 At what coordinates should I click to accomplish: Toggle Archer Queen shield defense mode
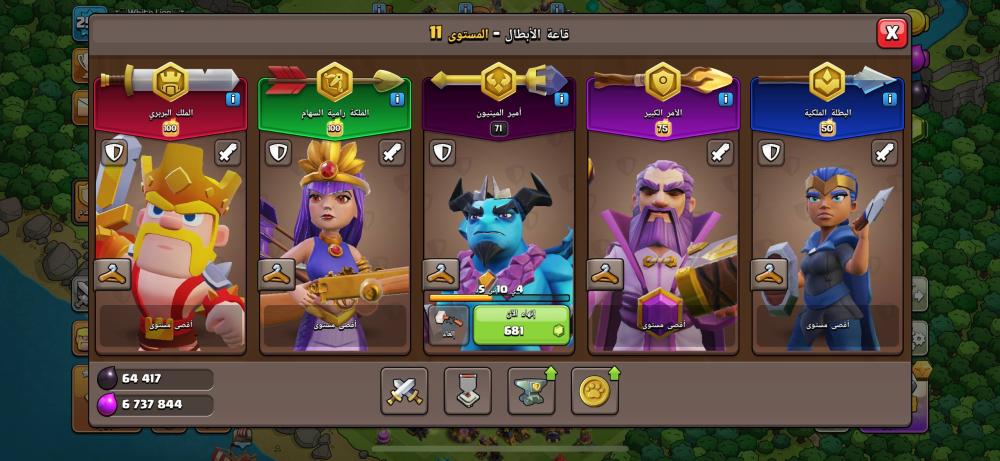click(278, 153)
